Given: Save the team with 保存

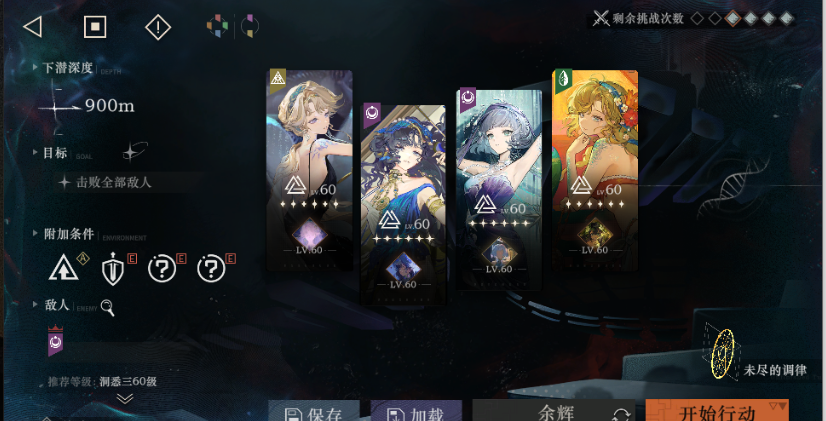Looking at the screenshot, I should (x=314, y=411).
